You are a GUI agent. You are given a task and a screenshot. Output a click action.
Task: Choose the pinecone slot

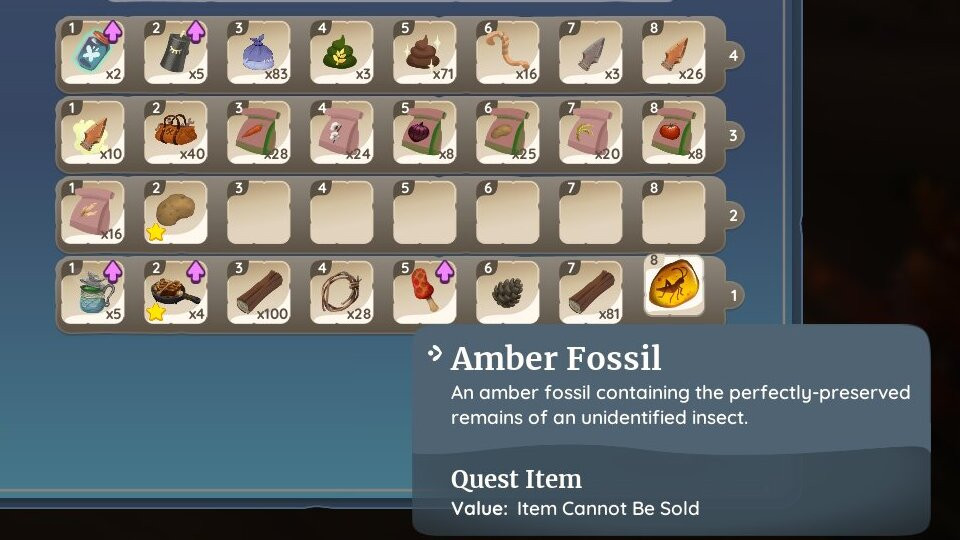point(508,292)
